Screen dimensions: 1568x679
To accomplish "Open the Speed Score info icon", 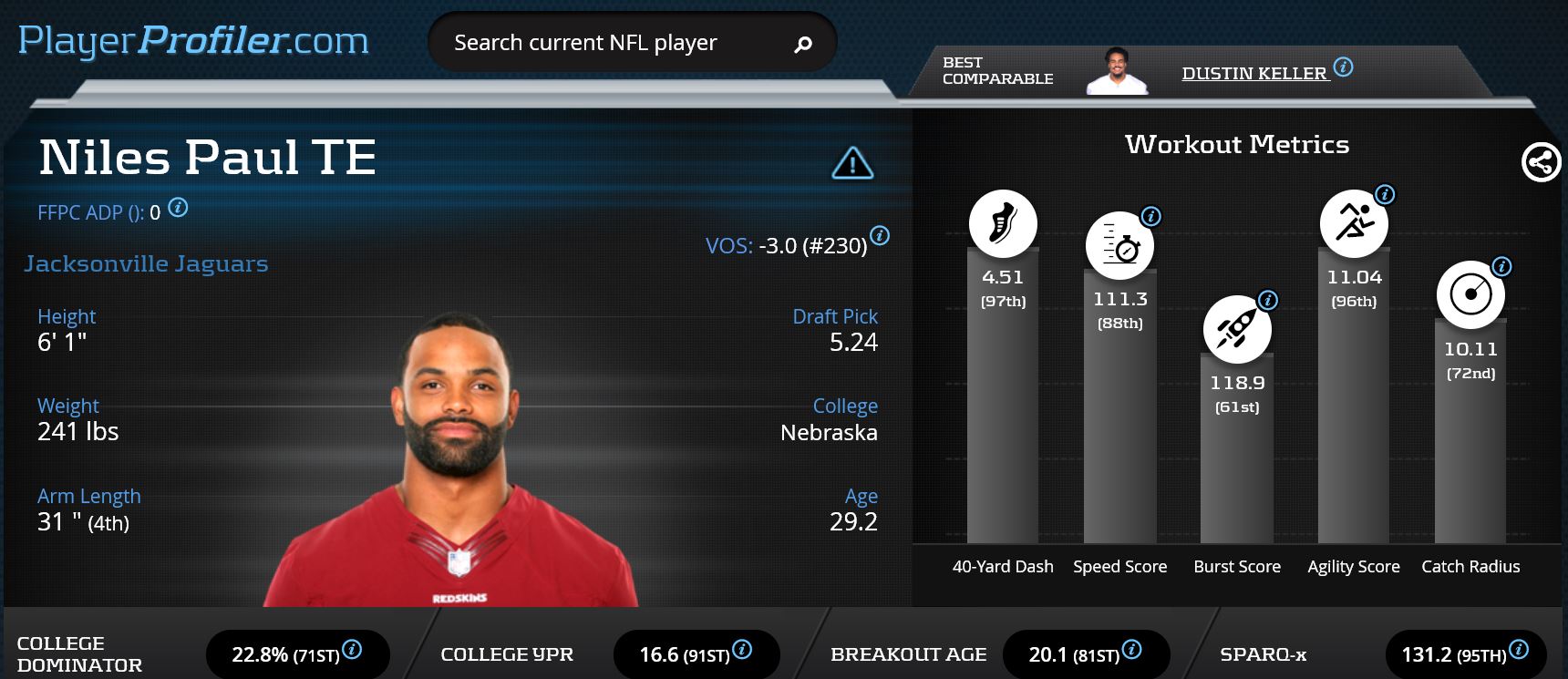I will 1151,216.
